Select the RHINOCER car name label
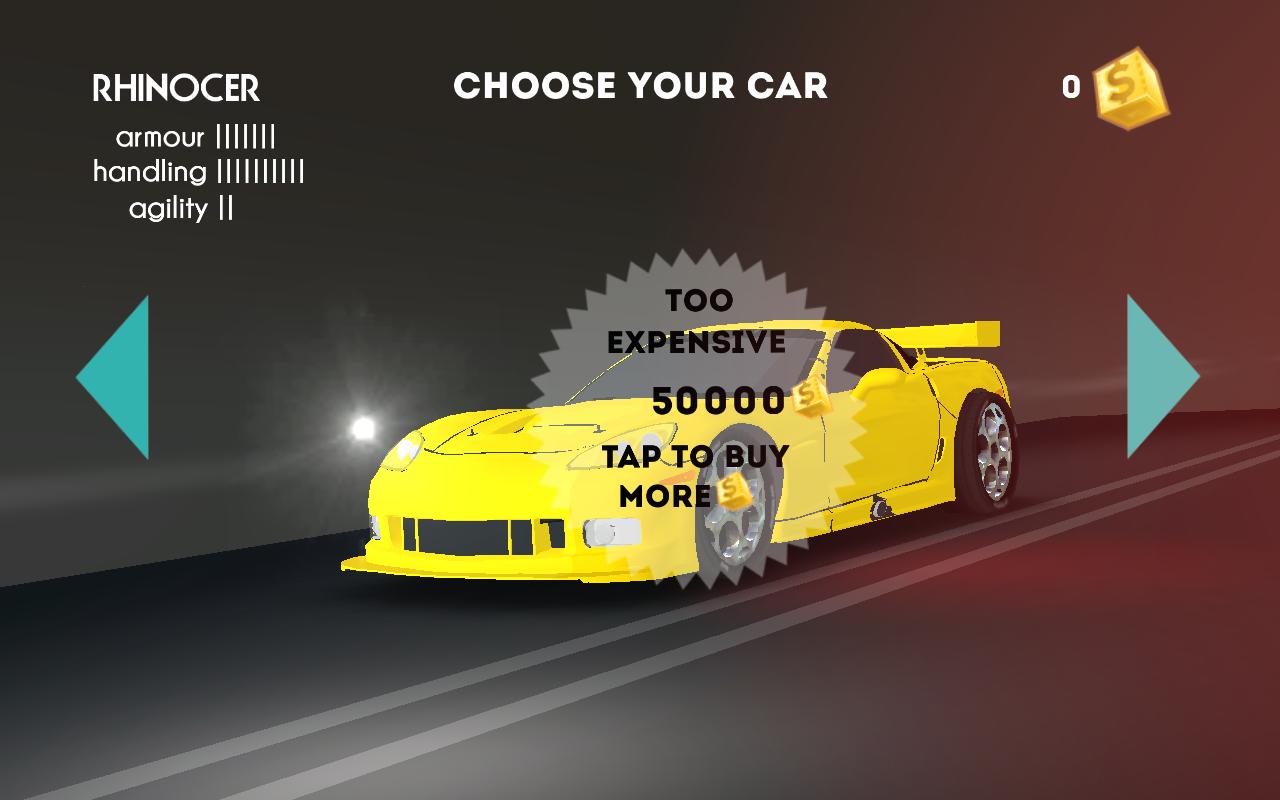 click(175, 88)
